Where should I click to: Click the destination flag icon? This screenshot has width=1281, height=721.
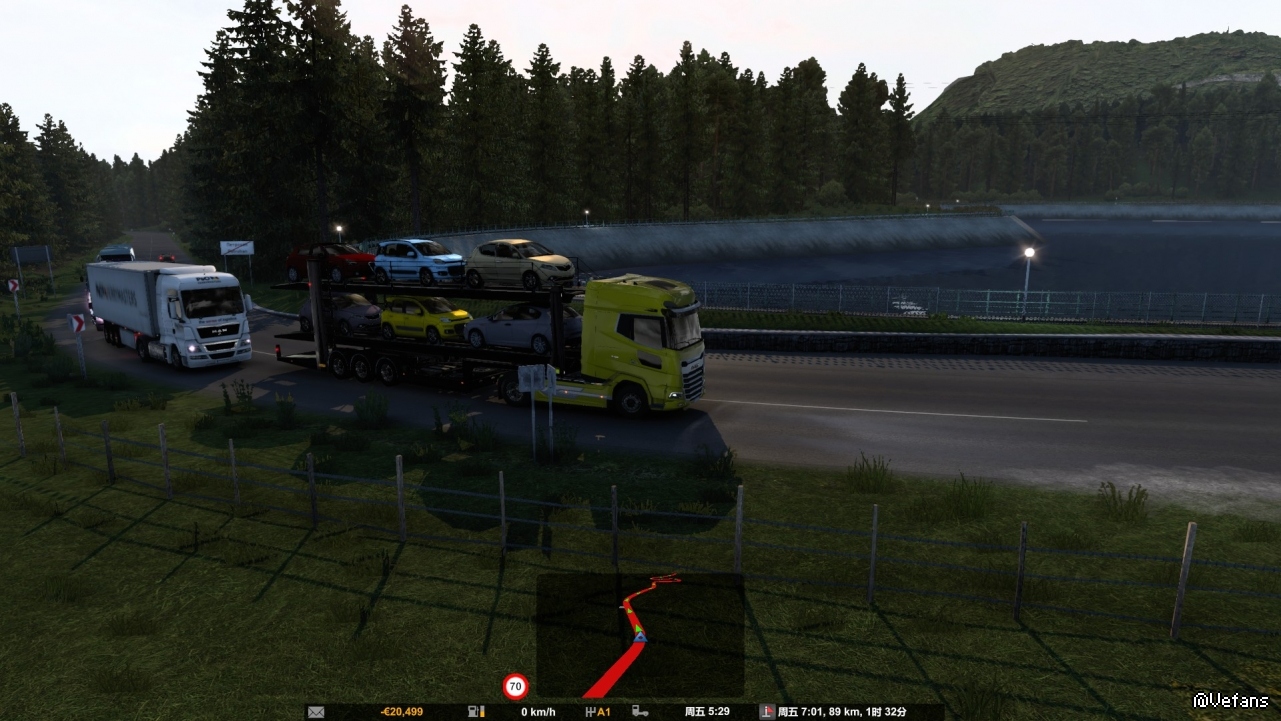point(767,712)
